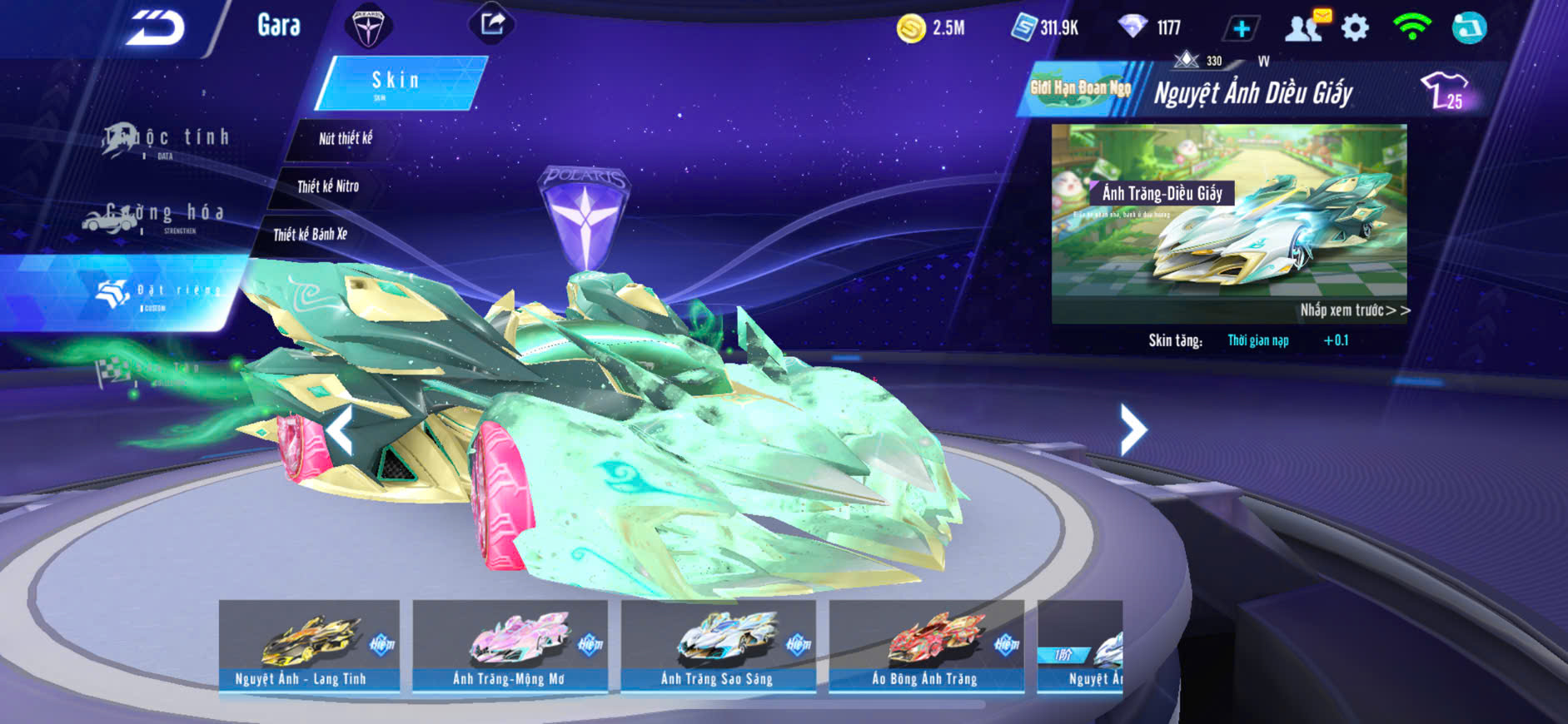The image size is (1568, 724).
Task: Select the Nguyệt Ảnh - Lang Tinh skin
Action: [x=309, y=646]
